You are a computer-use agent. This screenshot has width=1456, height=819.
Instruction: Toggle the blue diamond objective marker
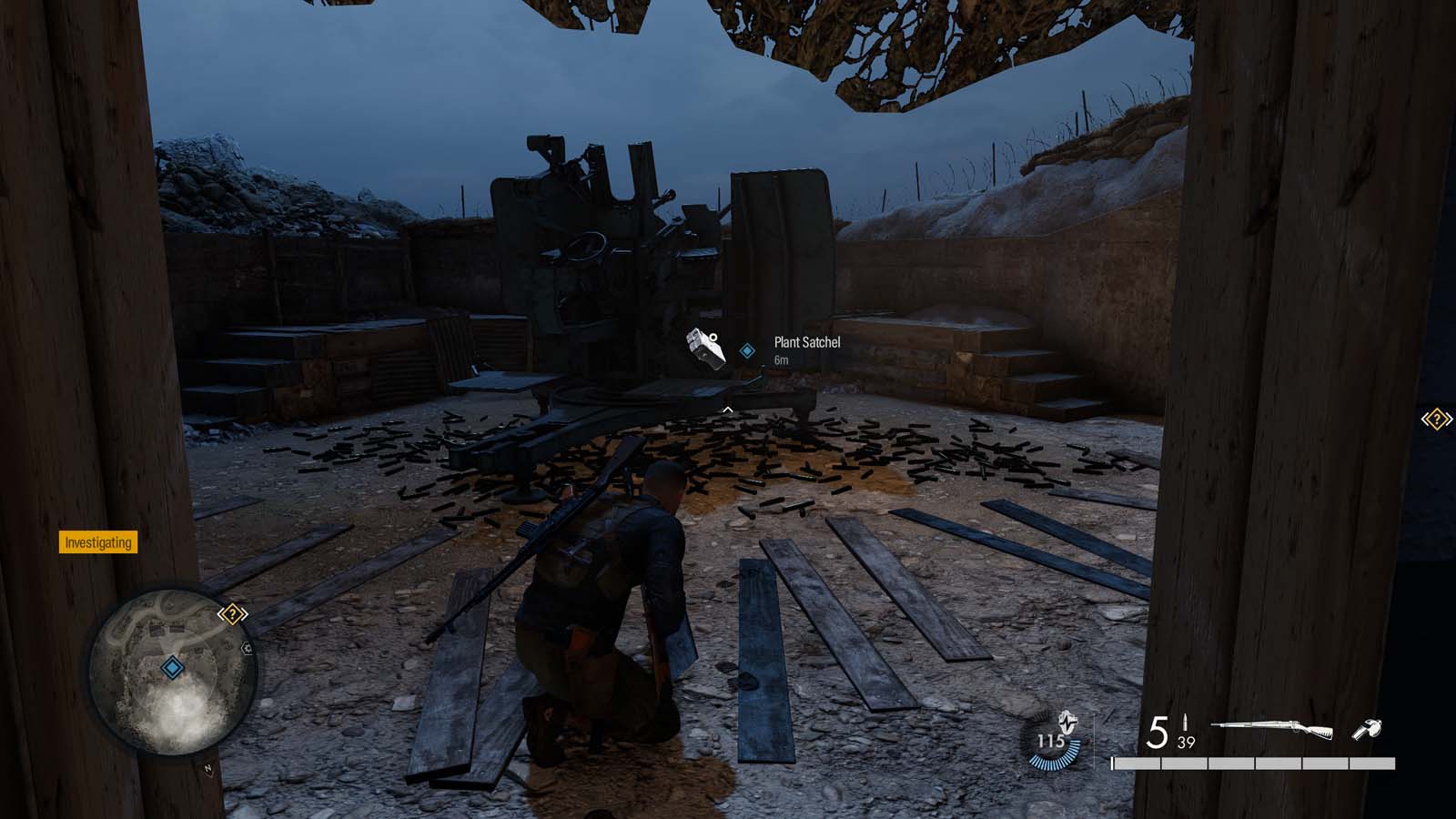point(747,350)
